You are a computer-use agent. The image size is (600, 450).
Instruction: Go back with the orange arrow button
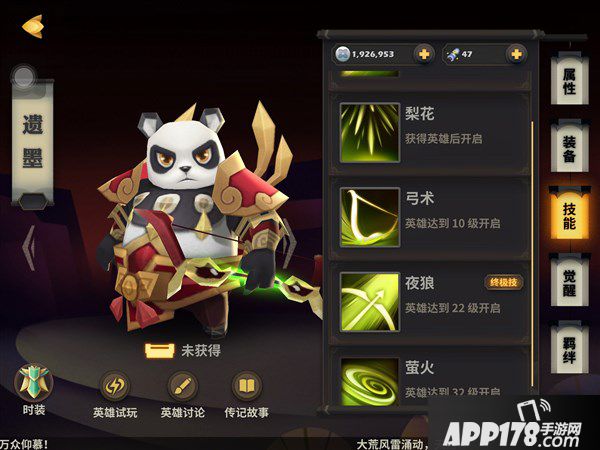click(x=33, y=23)
